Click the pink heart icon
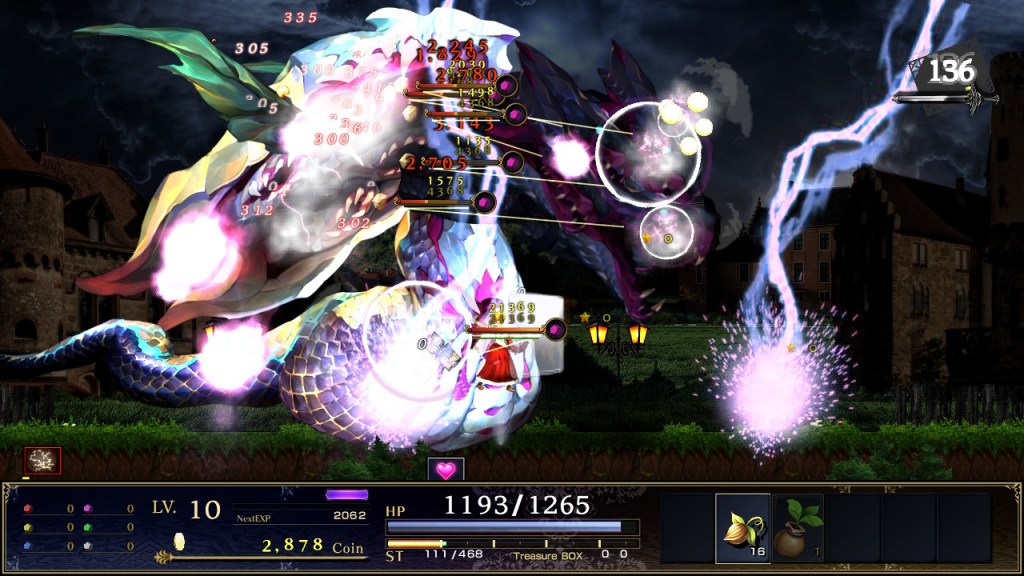The width and height of the screenshot is (1024, 576). click(x=446, y=469)
